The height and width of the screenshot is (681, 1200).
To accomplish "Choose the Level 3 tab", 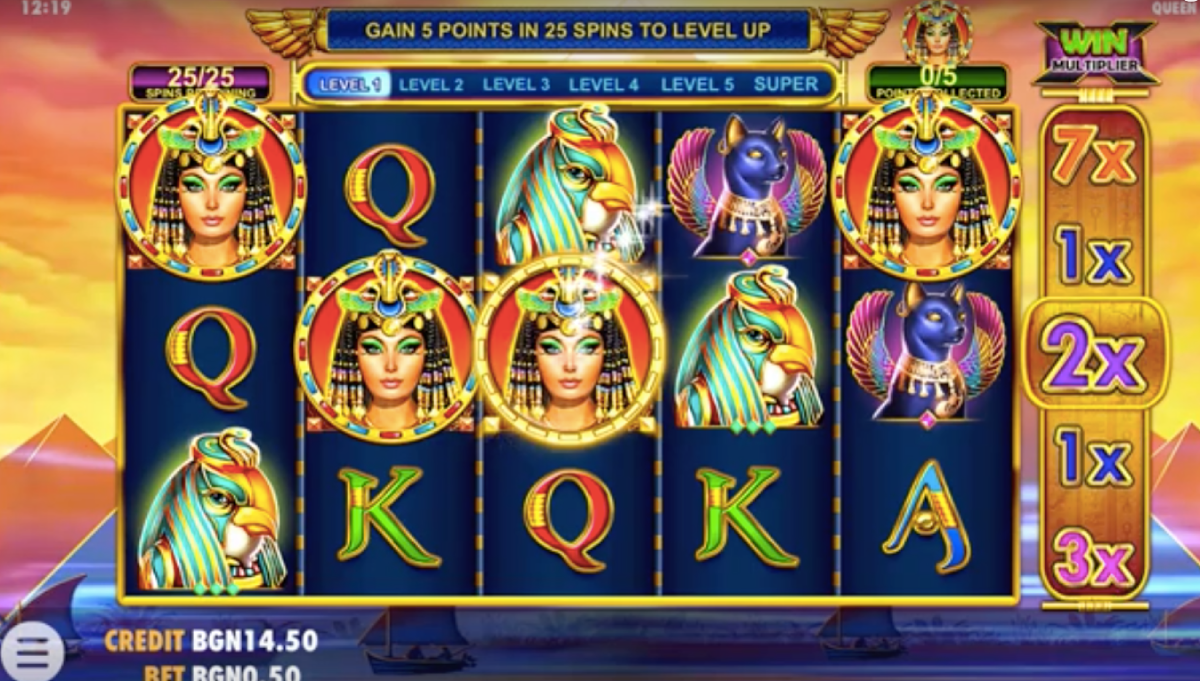I will (516, 85).
